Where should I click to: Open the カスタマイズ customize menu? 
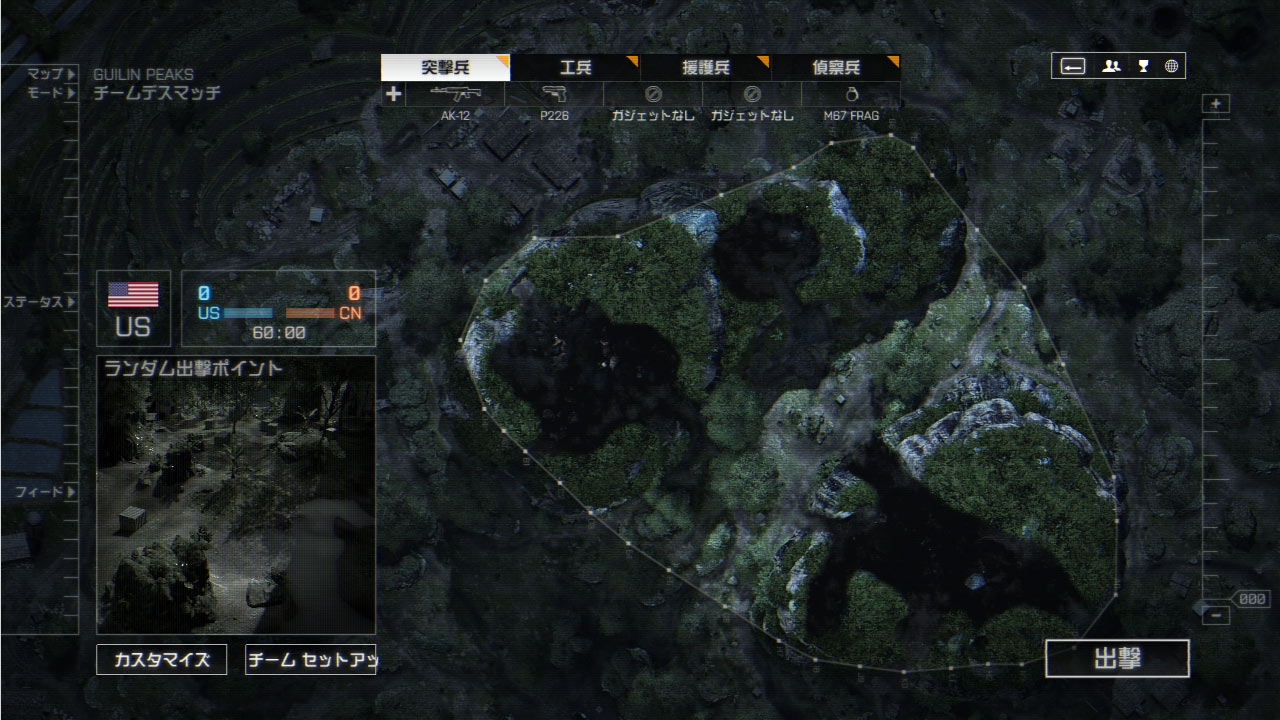[x=161, y=660]
